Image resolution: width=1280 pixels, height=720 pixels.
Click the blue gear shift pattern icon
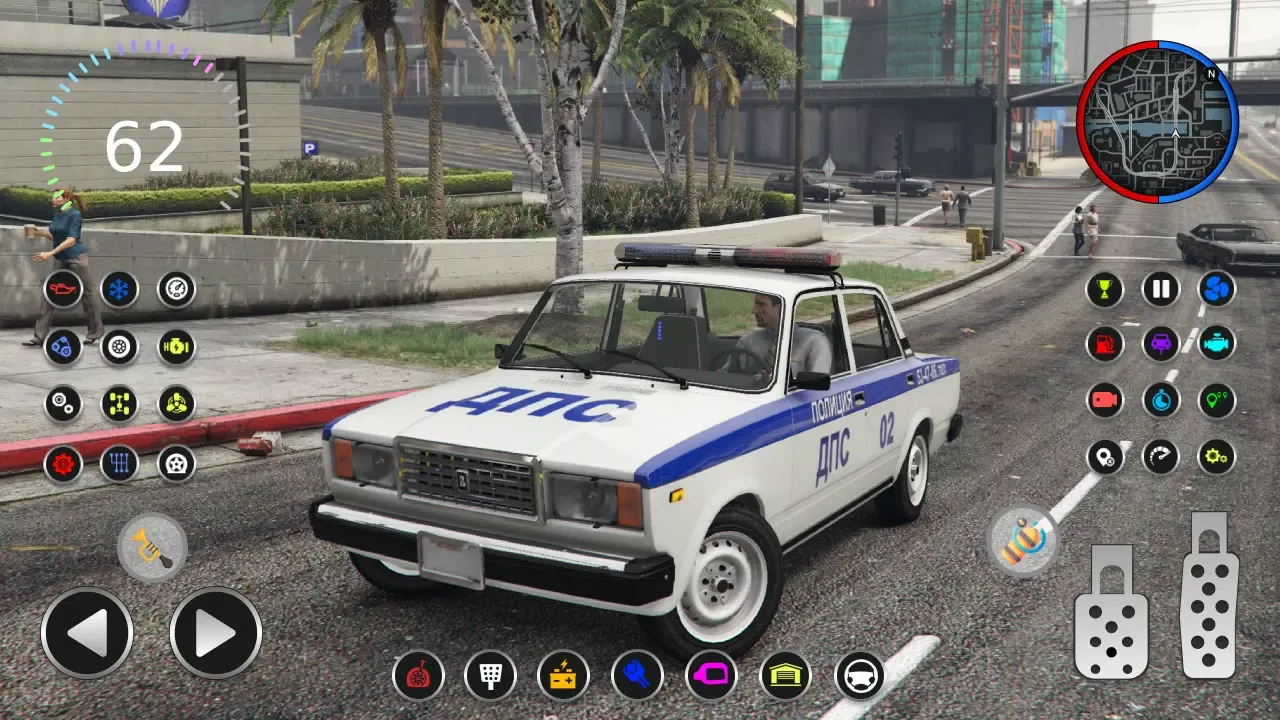tap(119, 463)
